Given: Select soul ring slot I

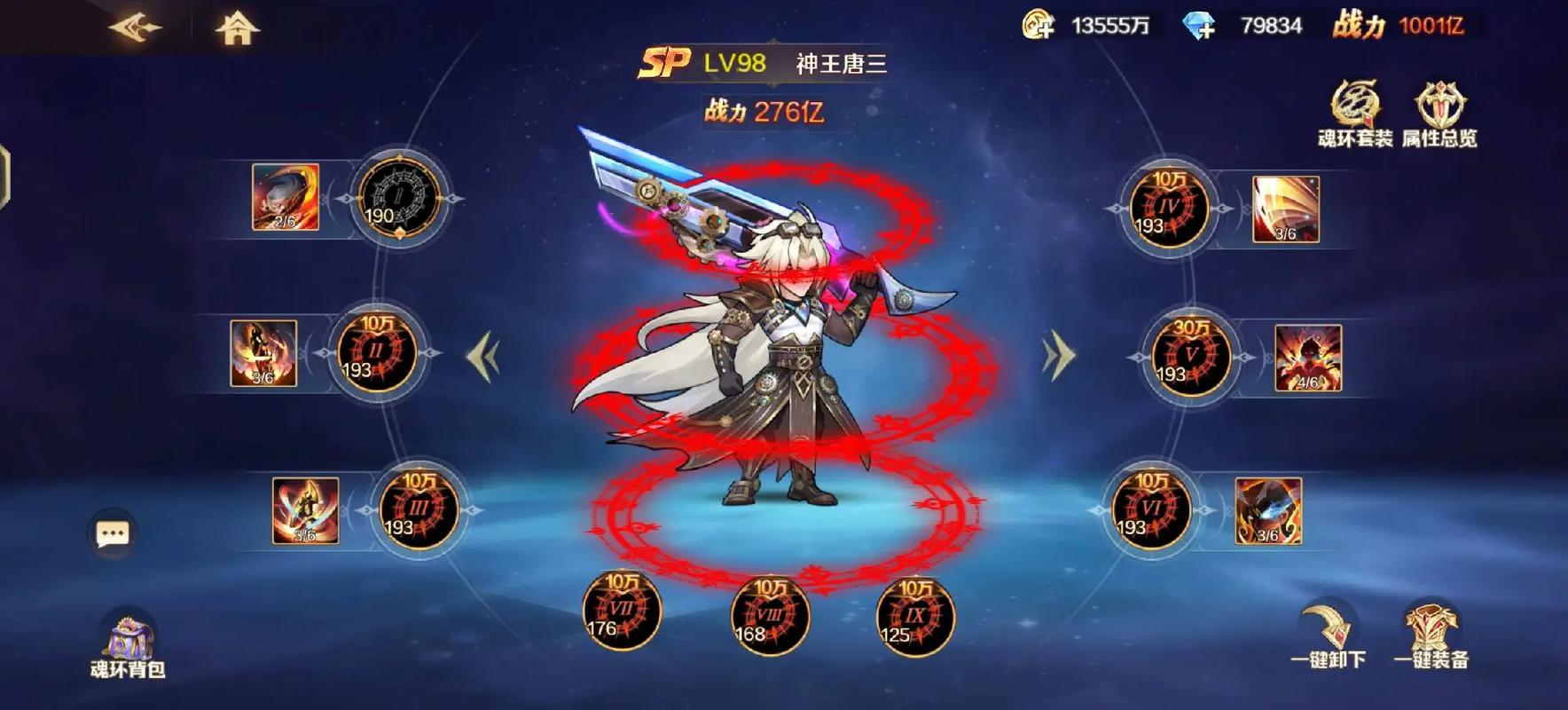Looking at the screenshot, I should pyautogui.click(x=399, y=199).
